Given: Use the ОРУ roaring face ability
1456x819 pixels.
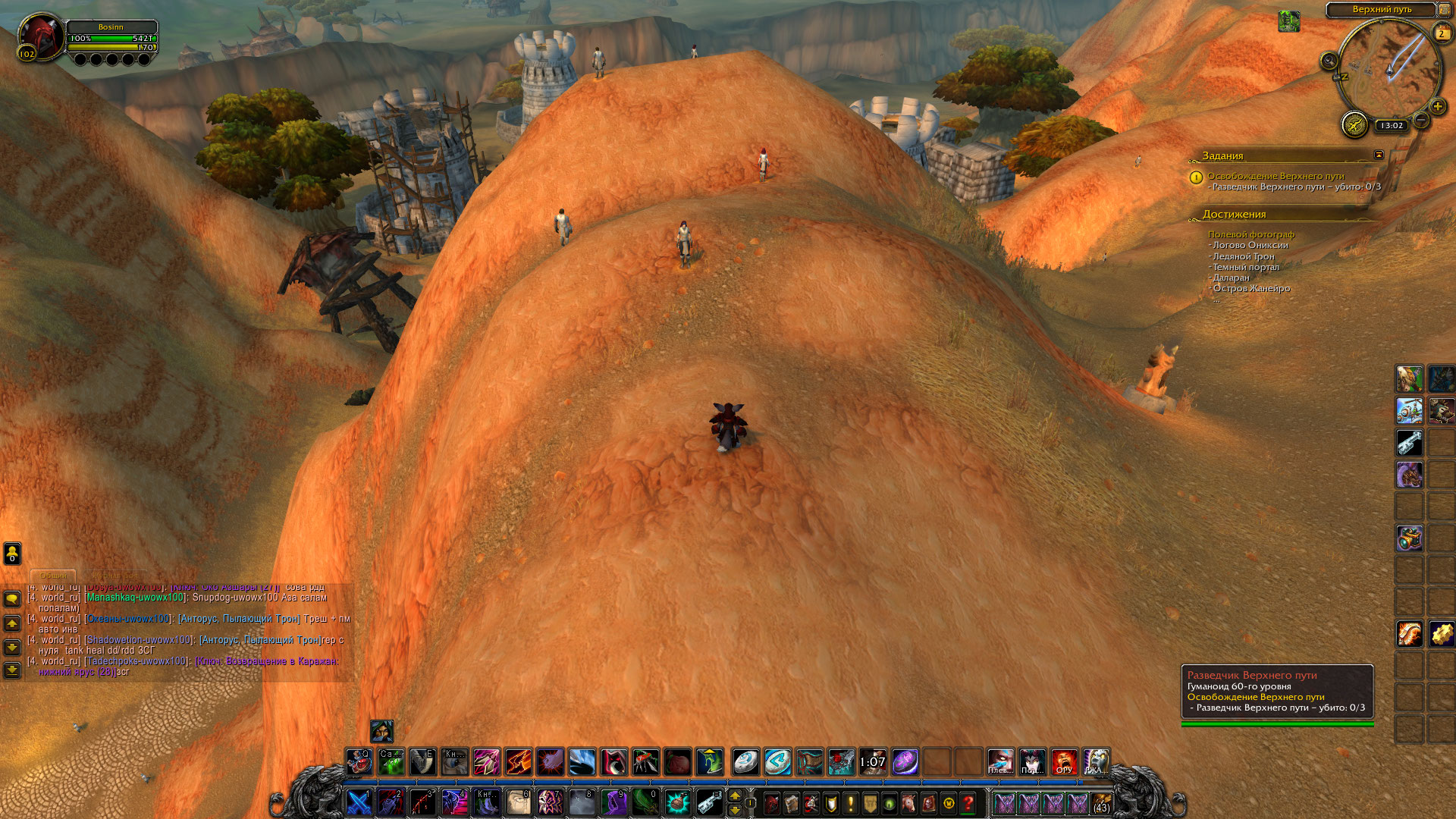Looking at the screenshot, I should [1064, 761].
